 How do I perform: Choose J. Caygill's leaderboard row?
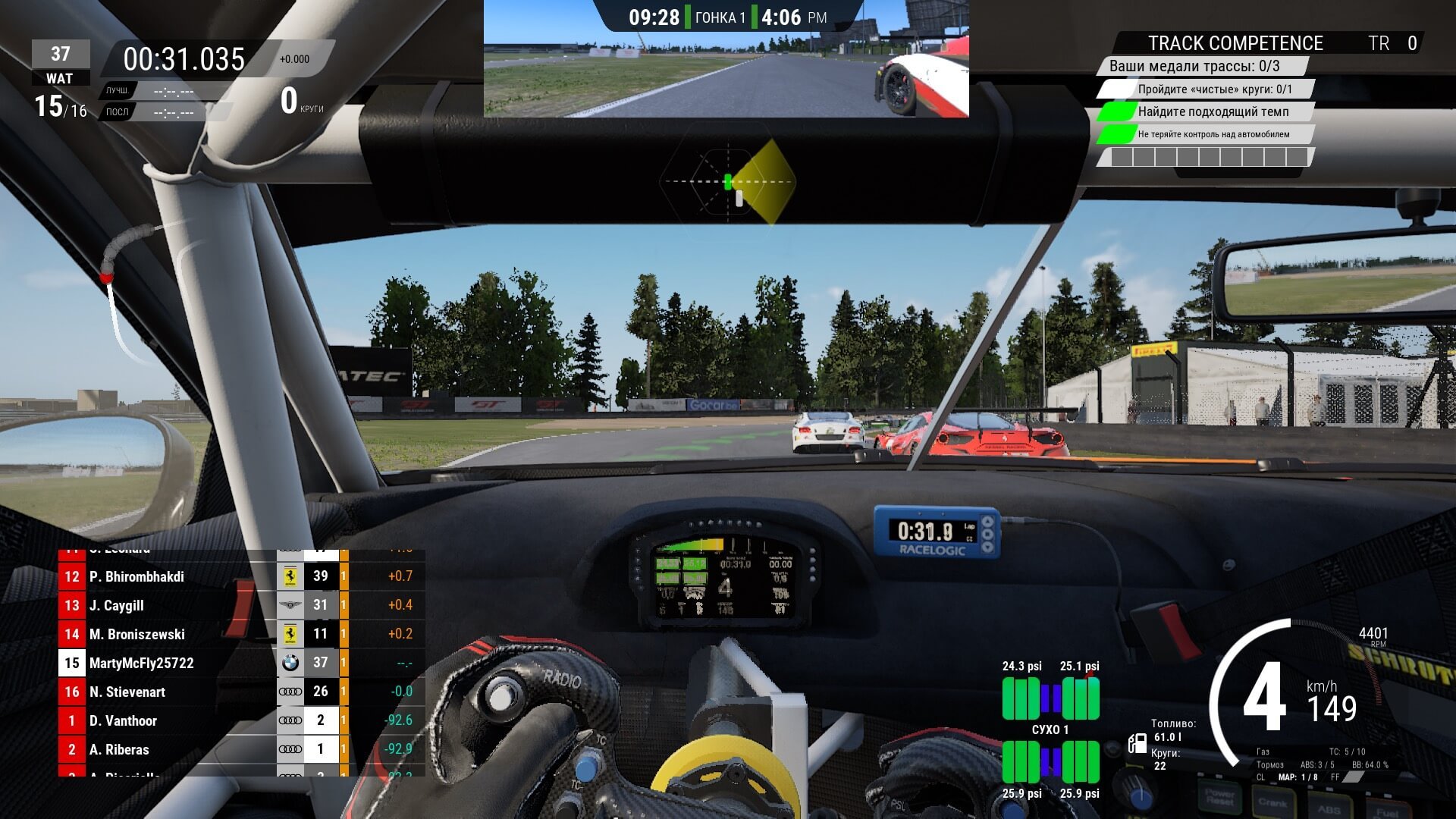(116, 606)
